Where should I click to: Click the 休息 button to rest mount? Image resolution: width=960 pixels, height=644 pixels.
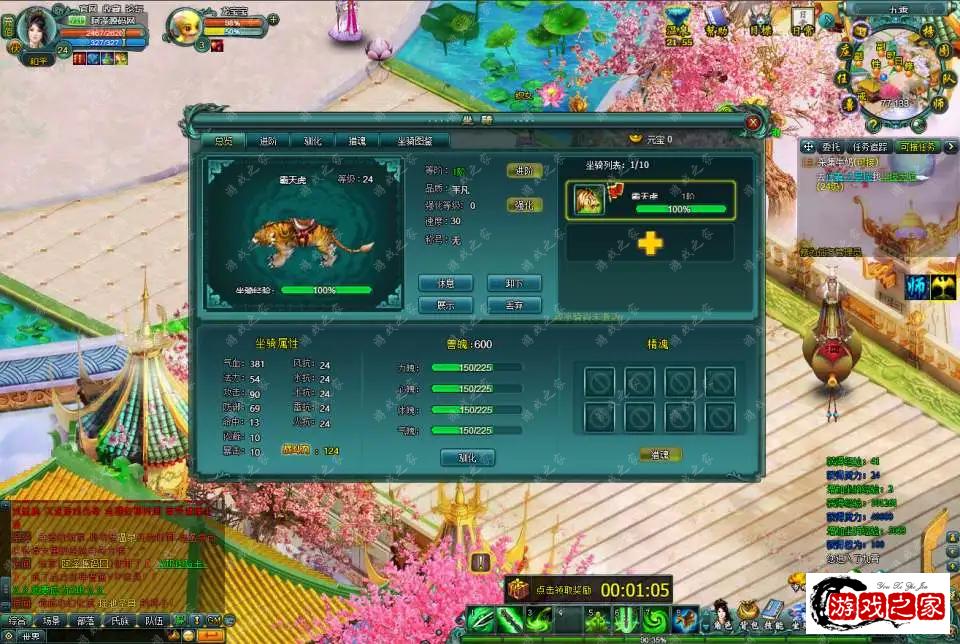tap(445, 284)
